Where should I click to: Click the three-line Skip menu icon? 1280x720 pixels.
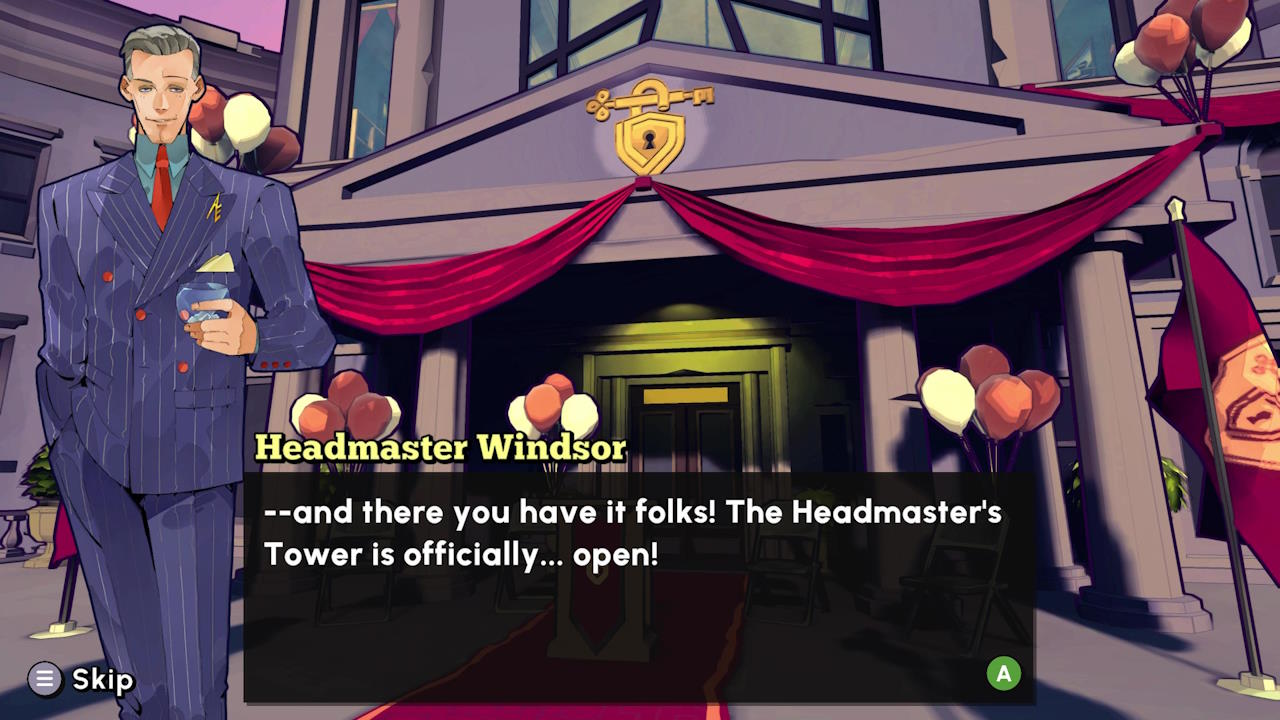44,679
